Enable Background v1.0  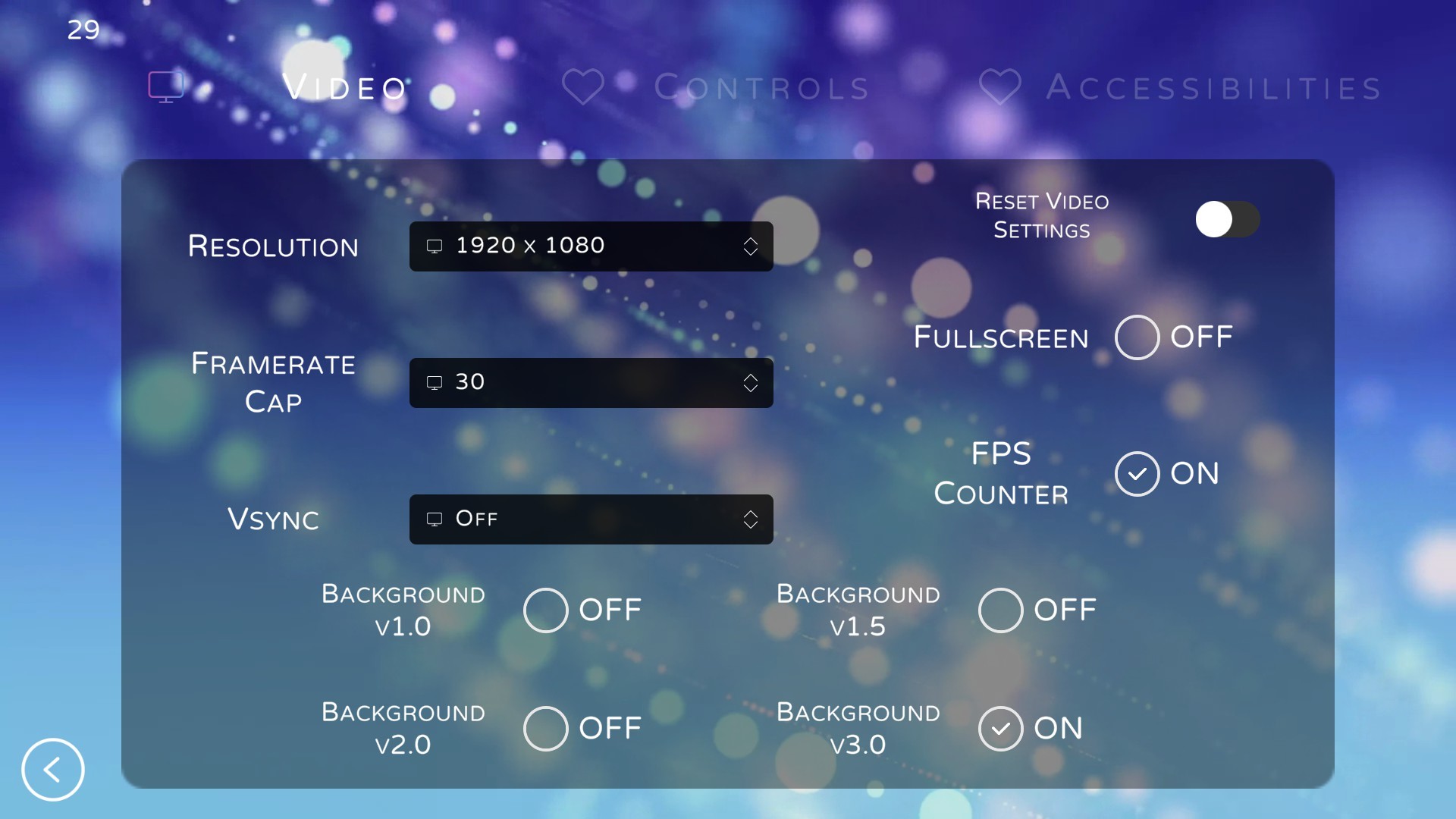click(x=545, y=609)
